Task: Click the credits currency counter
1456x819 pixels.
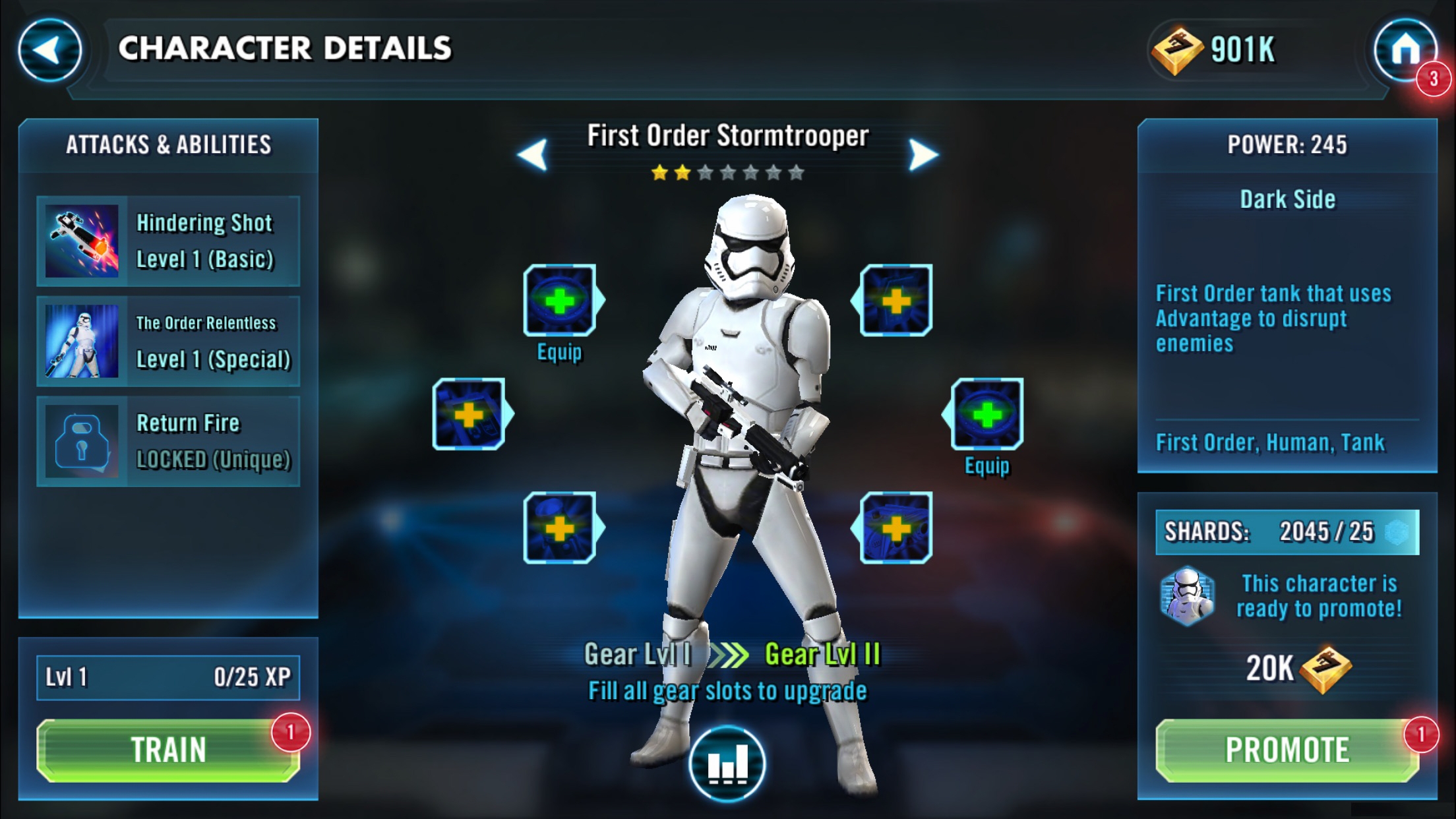Action: click(x=1215, y=50)
